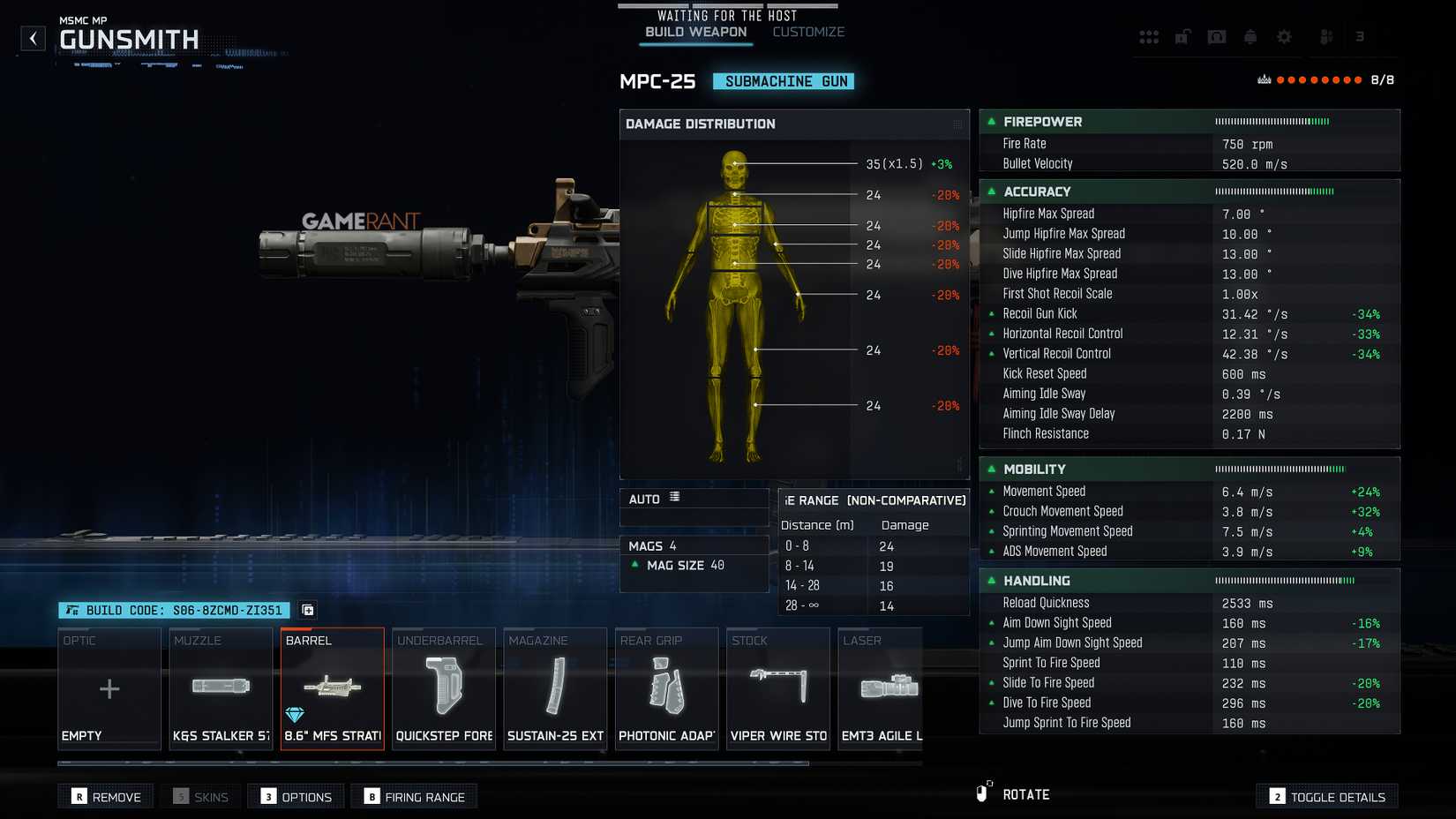Click the copy icon next to build code
Screen dimensions: 1456x819
pos(308,610)
